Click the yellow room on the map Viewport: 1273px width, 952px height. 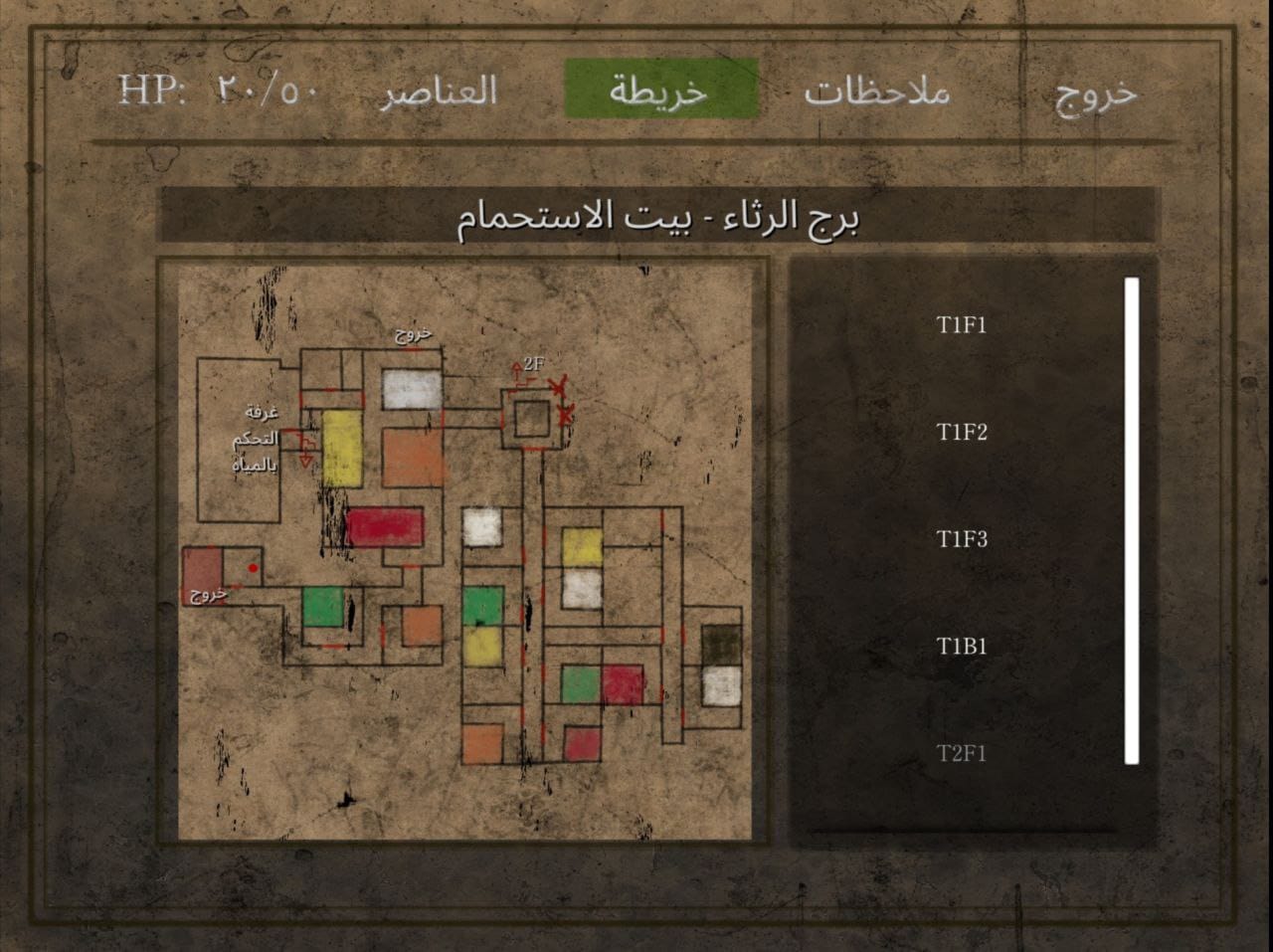340,450
